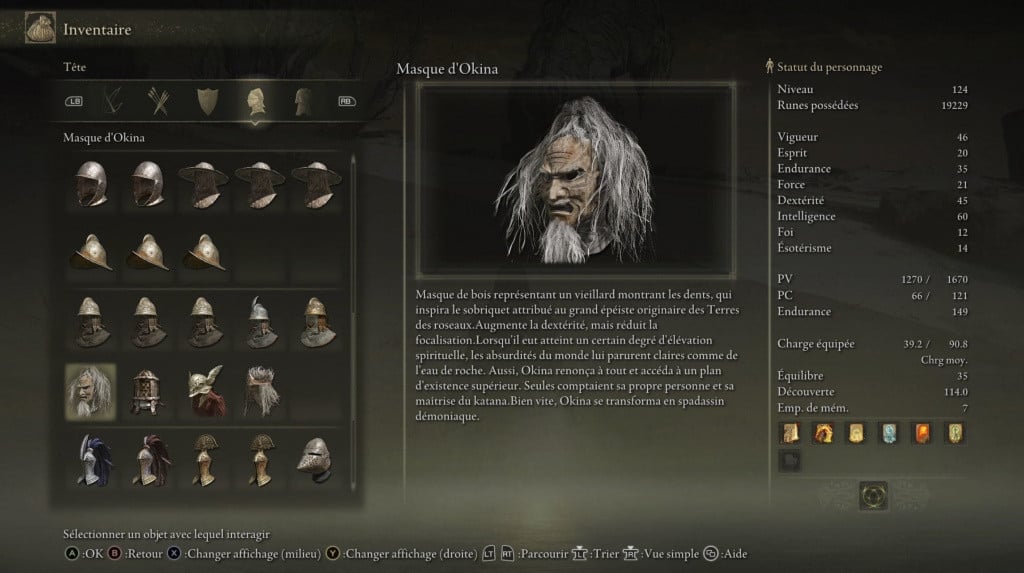This screenshot has height=573, width=1024.
Task: Select the blue memorized spell icon
Action: 887,432
